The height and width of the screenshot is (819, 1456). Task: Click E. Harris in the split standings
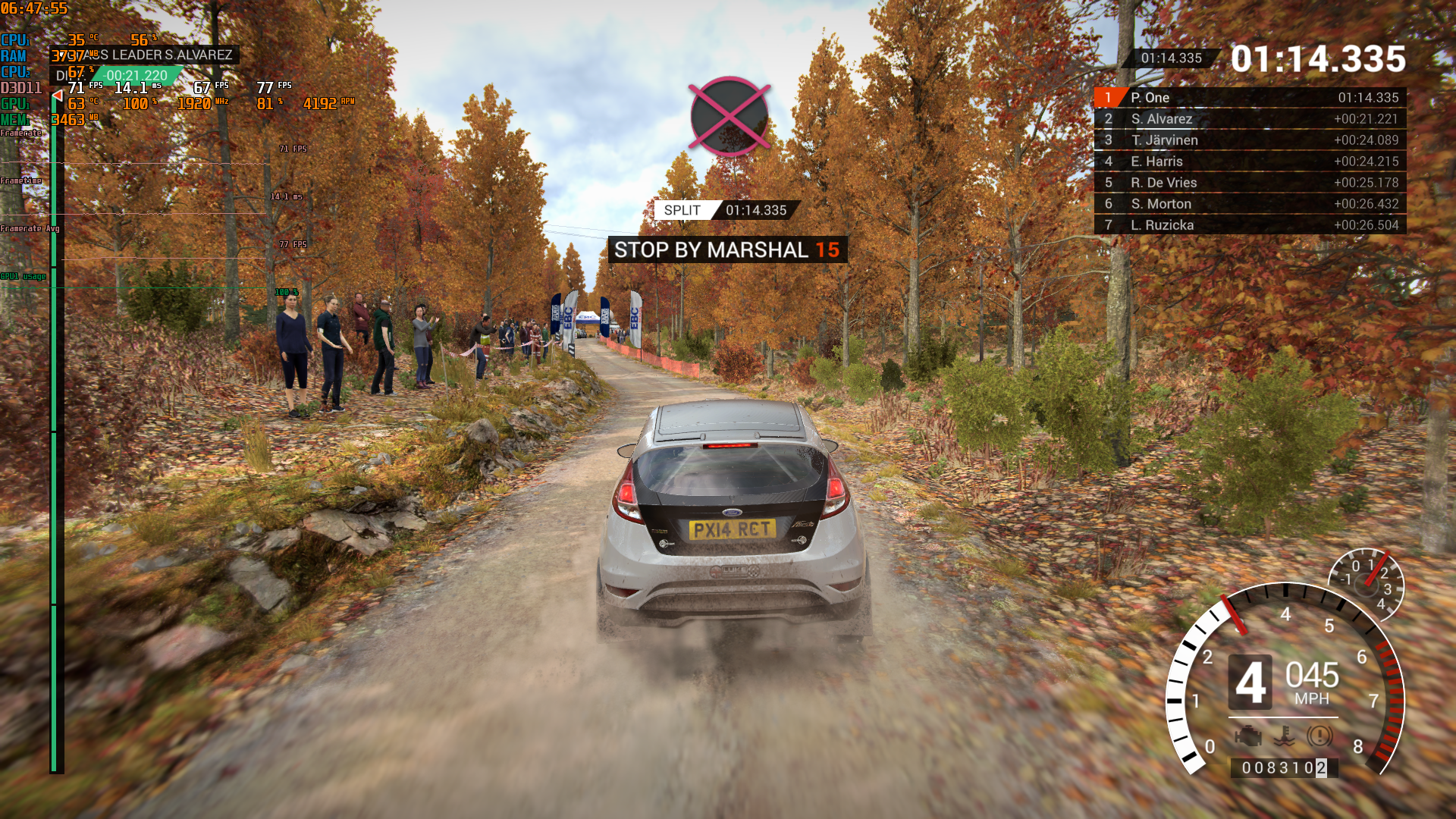tap(1250, 162)
